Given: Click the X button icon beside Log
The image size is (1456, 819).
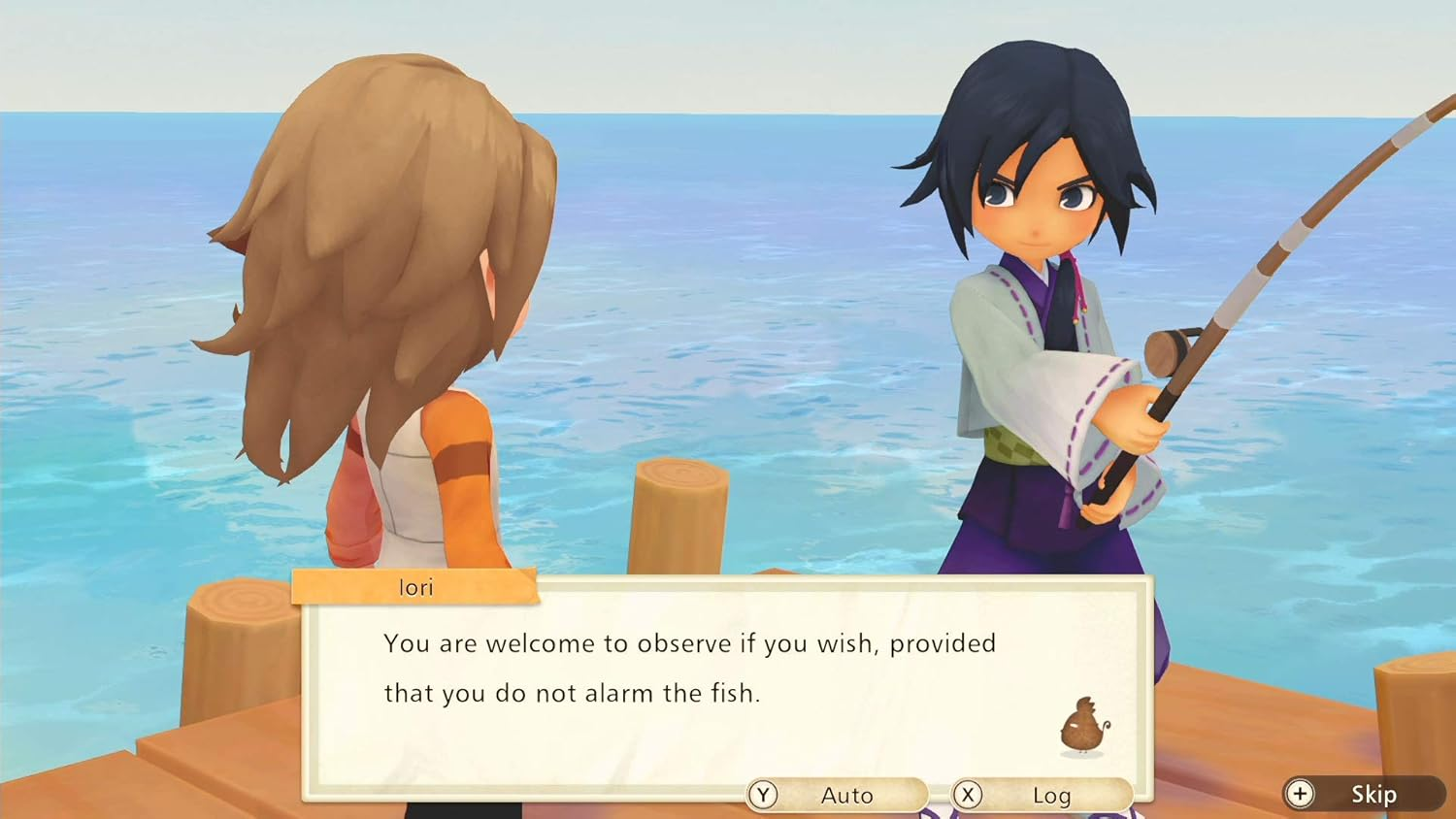Looking at the screenshot, I should [x=967, y=794].
